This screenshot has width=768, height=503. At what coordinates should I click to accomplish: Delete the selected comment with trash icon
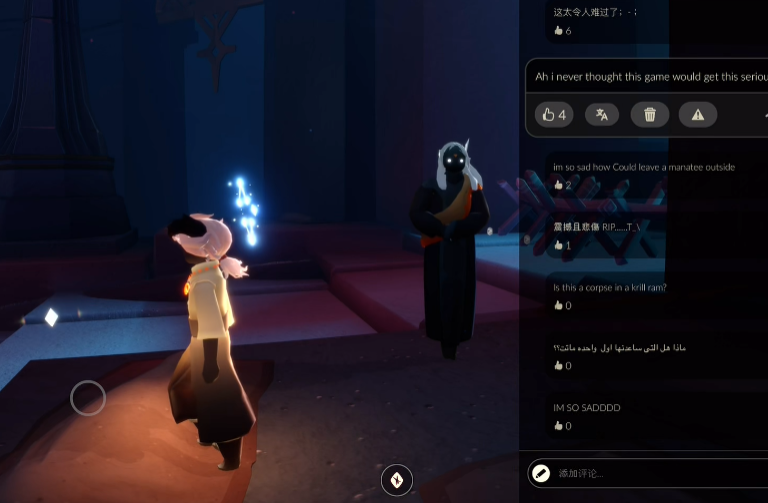[x=650, y=115]
